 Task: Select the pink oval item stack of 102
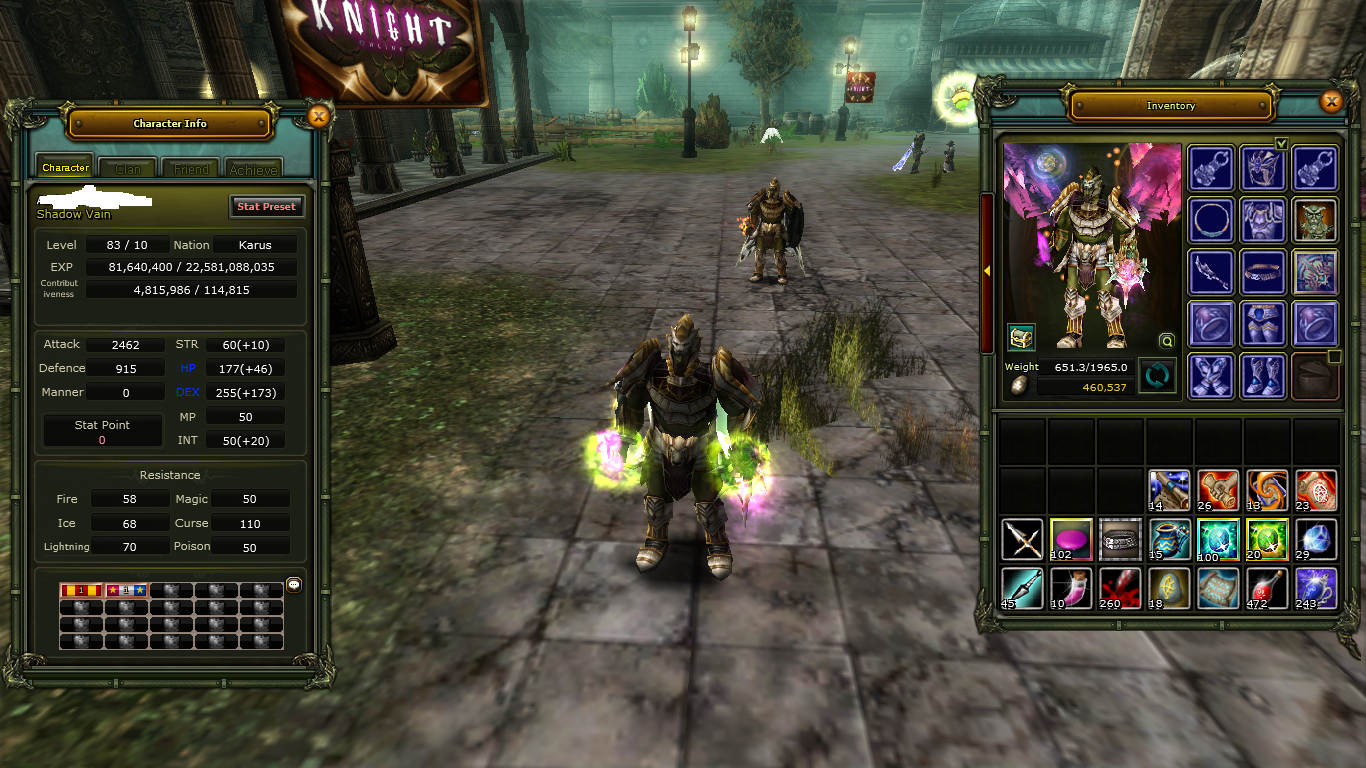tap(1071, 540)
